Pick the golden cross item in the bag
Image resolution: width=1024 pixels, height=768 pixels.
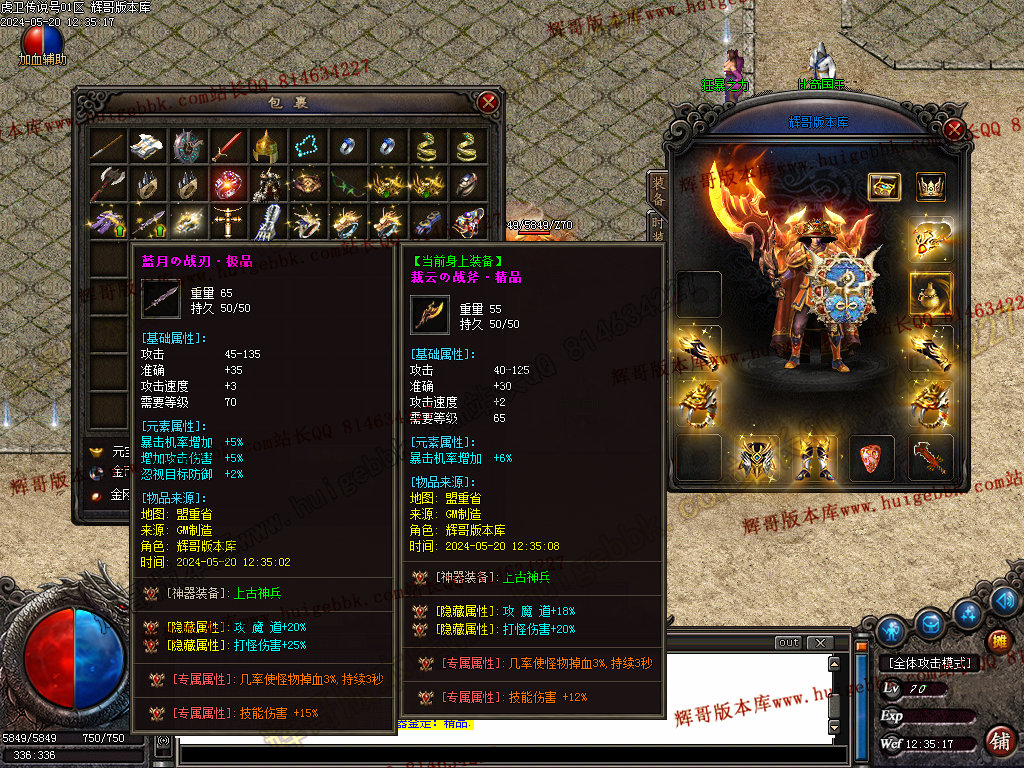point(226,221)
